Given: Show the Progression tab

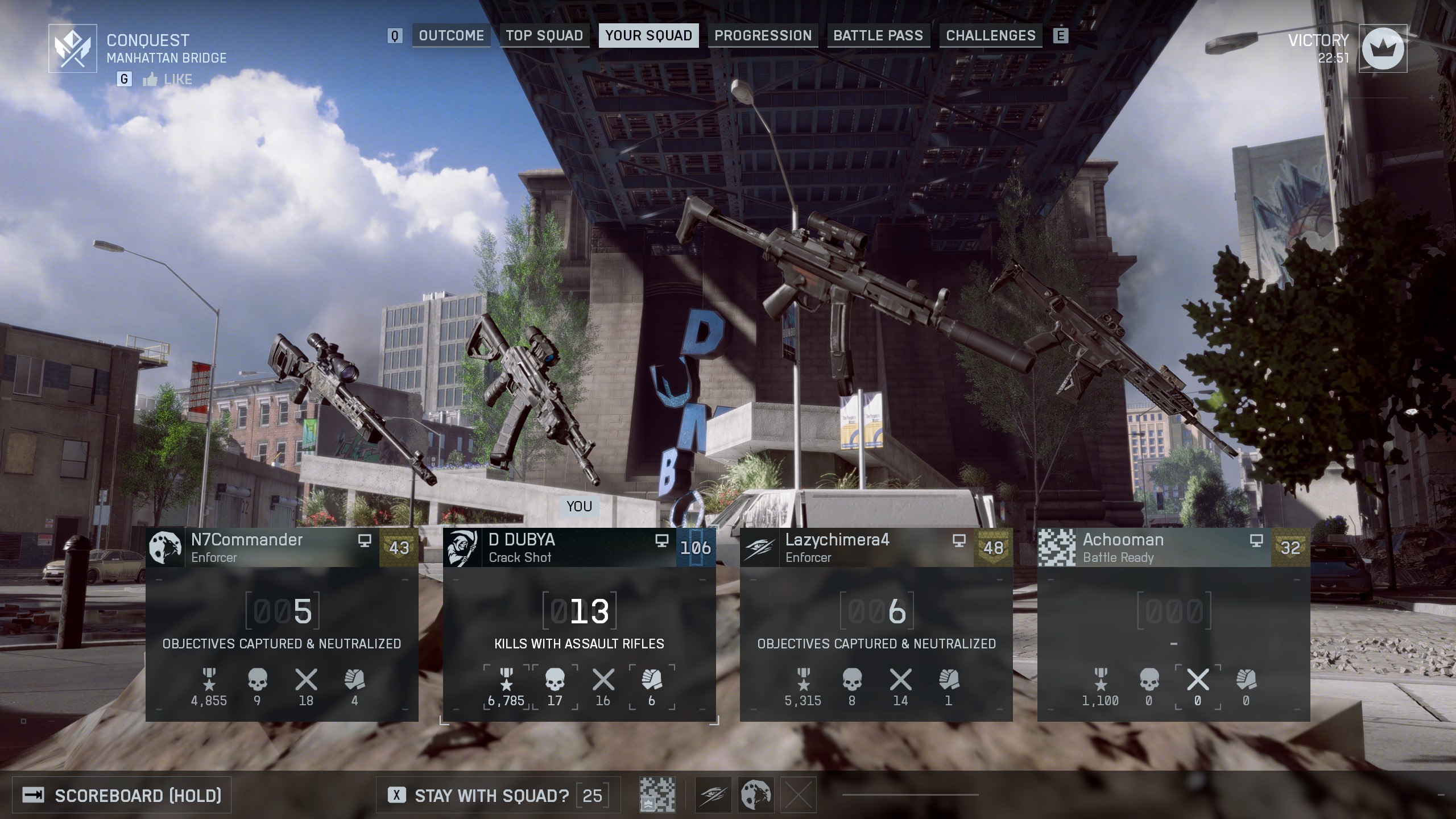Looking at the screenshot, I should [763, 36].
